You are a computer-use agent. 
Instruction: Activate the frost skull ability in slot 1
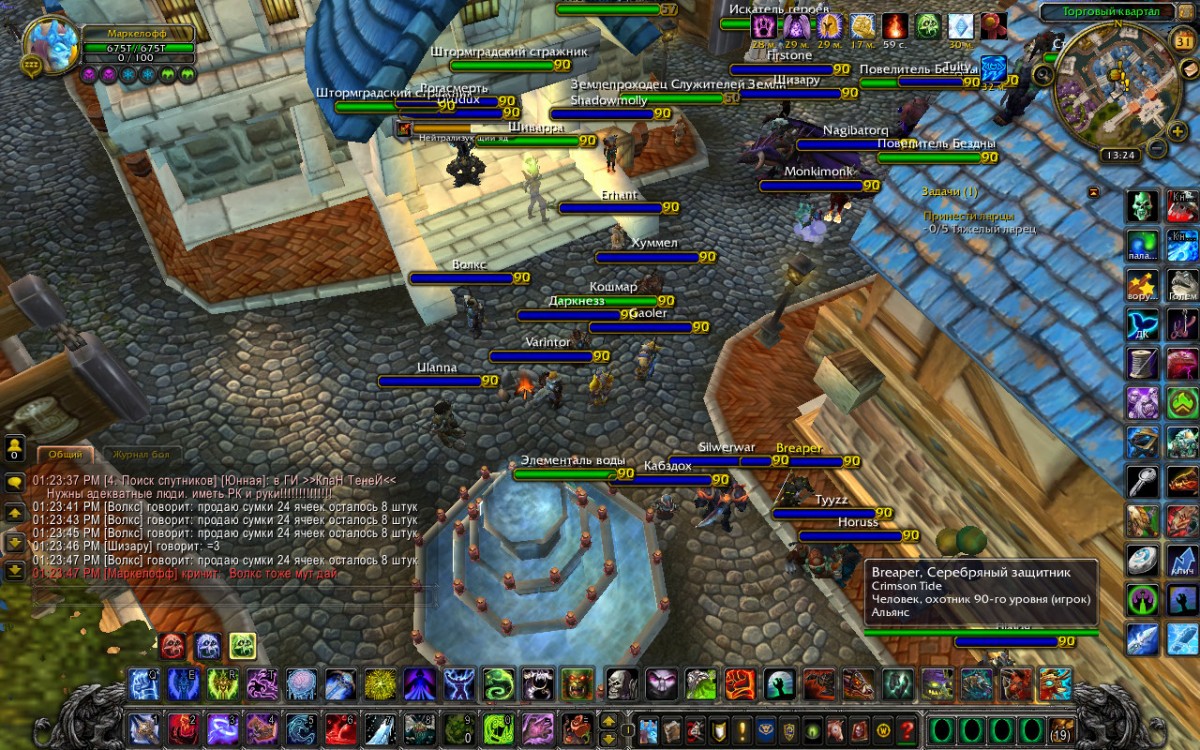click(144, 684)
